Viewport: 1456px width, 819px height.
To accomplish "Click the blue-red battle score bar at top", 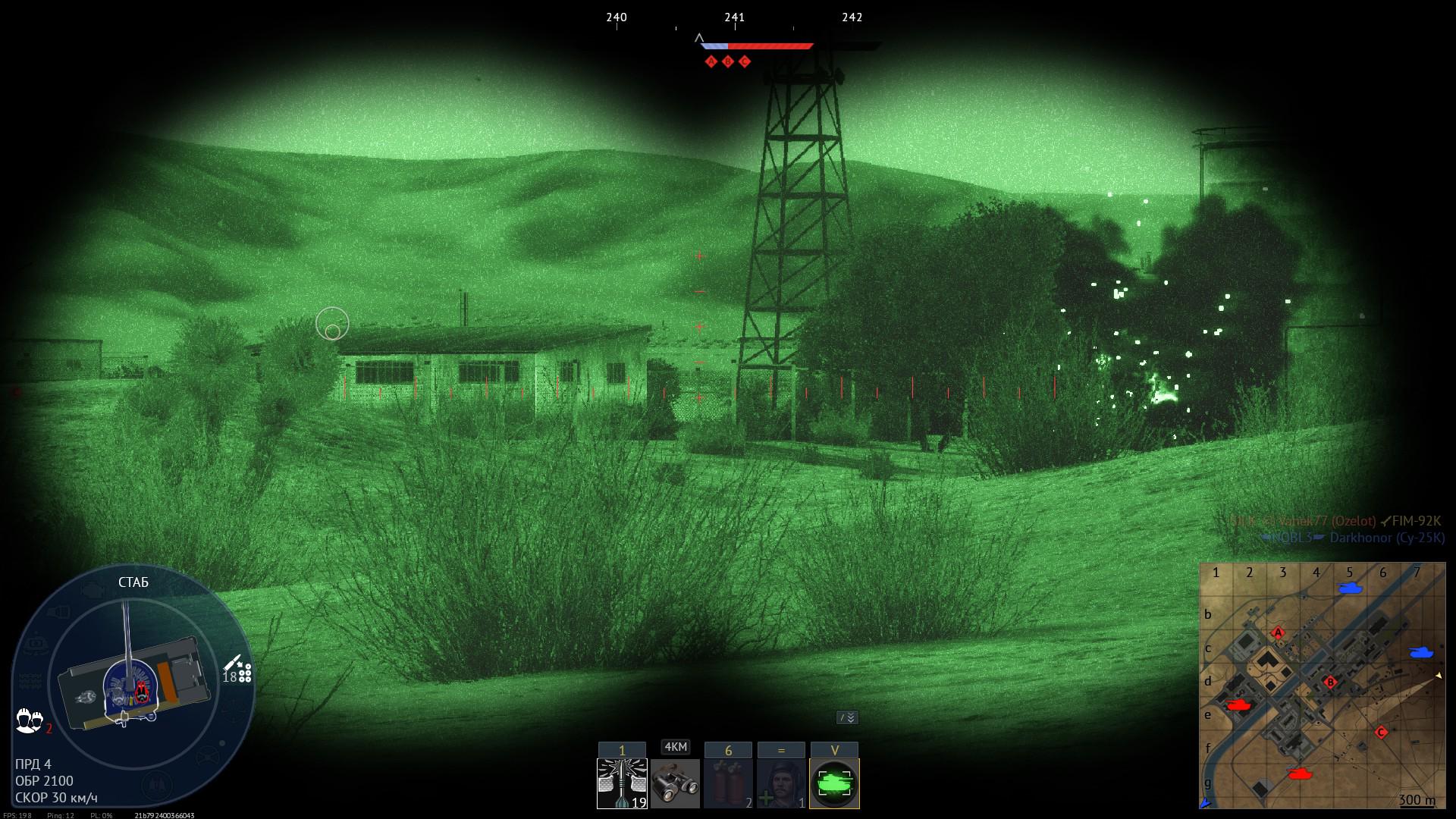I will click(x=758, y=45).
